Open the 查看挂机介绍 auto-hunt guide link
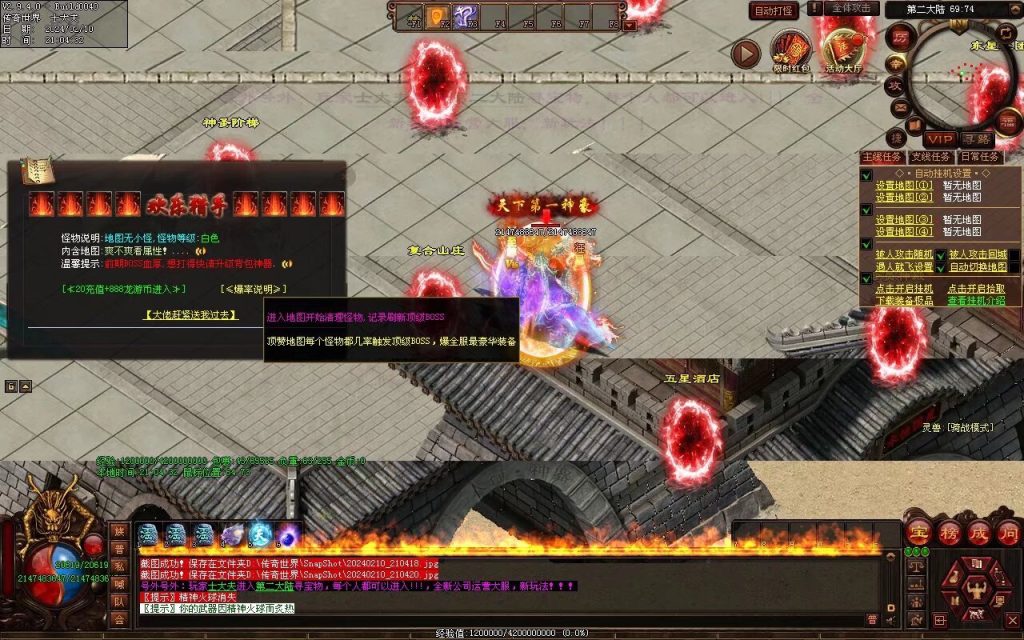This screenshot has width=1024, height=640. coord(977,300)
